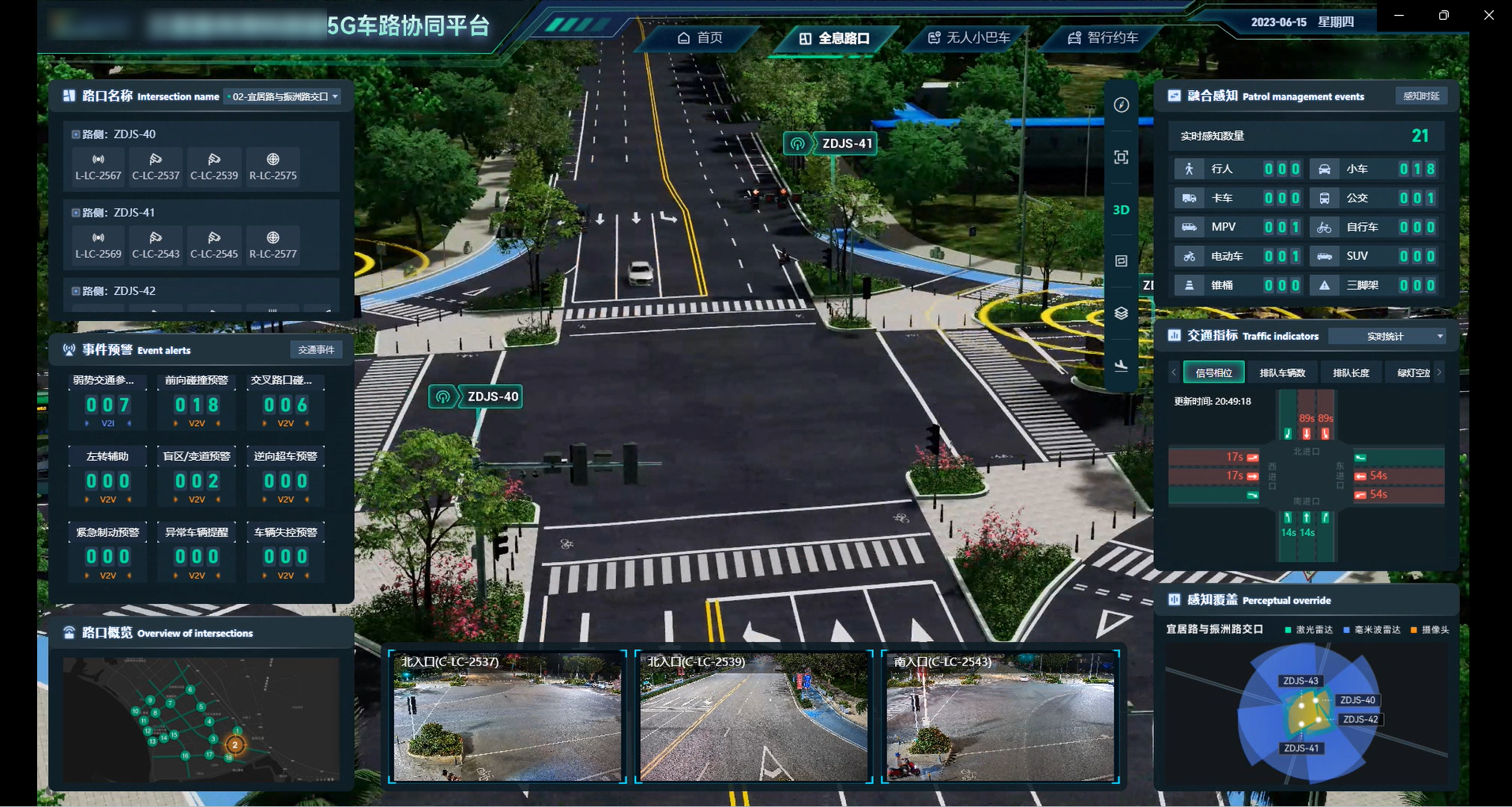Screen dimensions: 1512x807
Task: Click the roaming view-switch icon in right toolbar
Action: 1121,261
